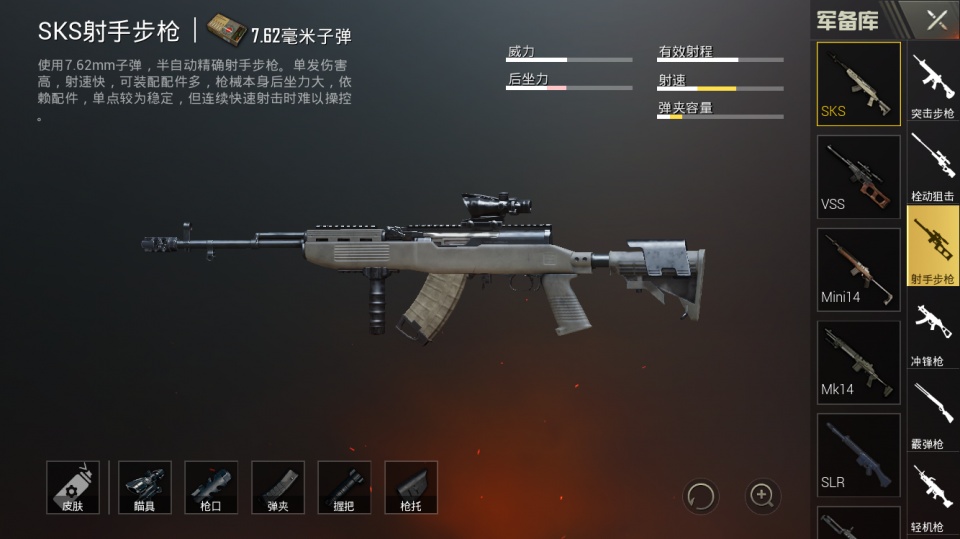Choose the 弹夹 magazine attachment slot

tap(277, 487)
